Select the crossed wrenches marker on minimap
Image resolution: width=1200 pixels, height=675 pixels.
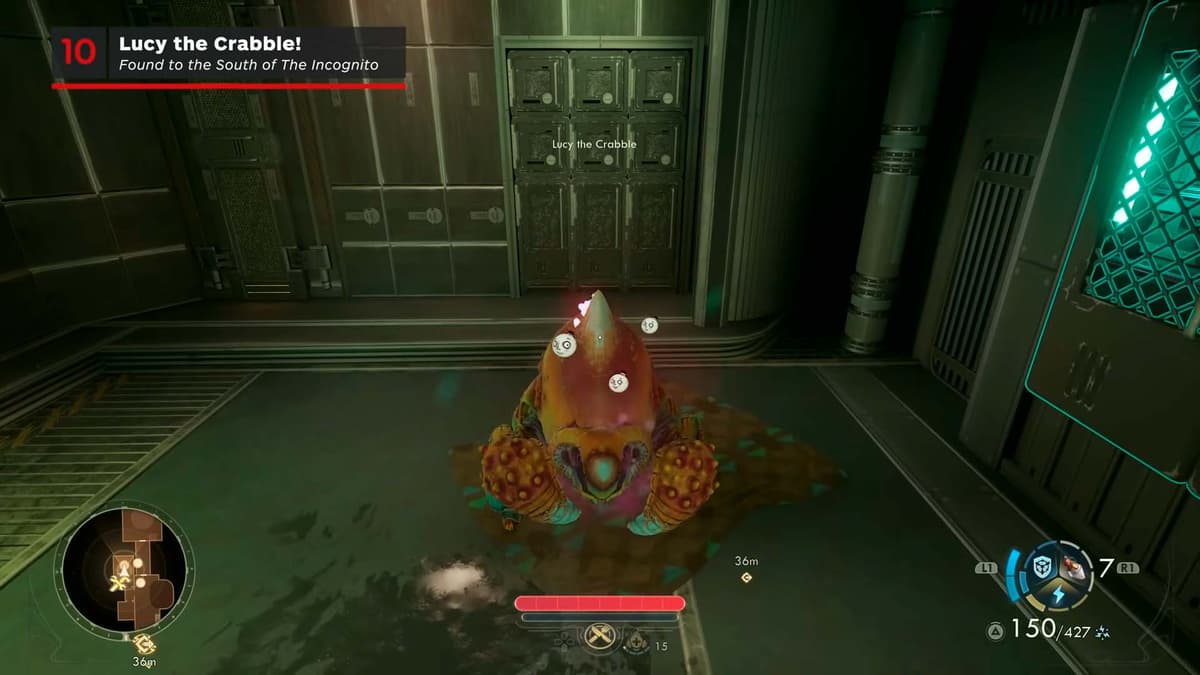pyautogui.click(x=119, y=583)
